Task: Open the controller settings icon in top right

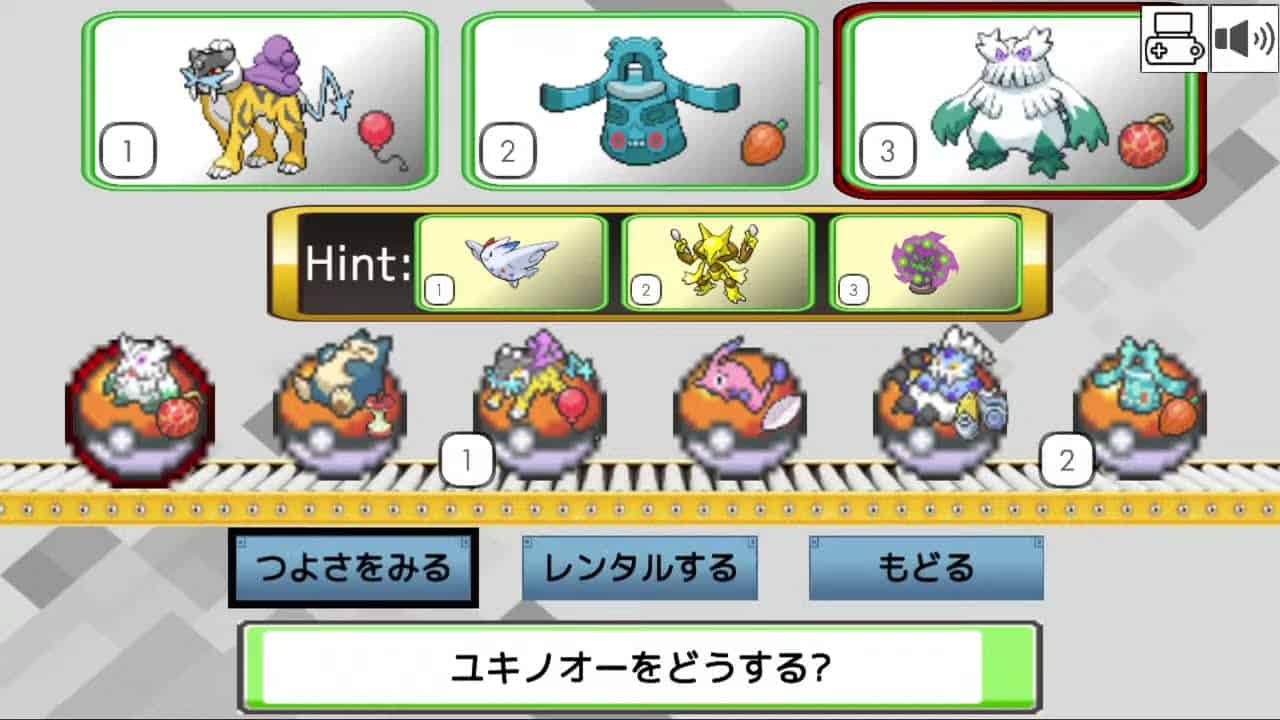Action: click(1174, 40)
